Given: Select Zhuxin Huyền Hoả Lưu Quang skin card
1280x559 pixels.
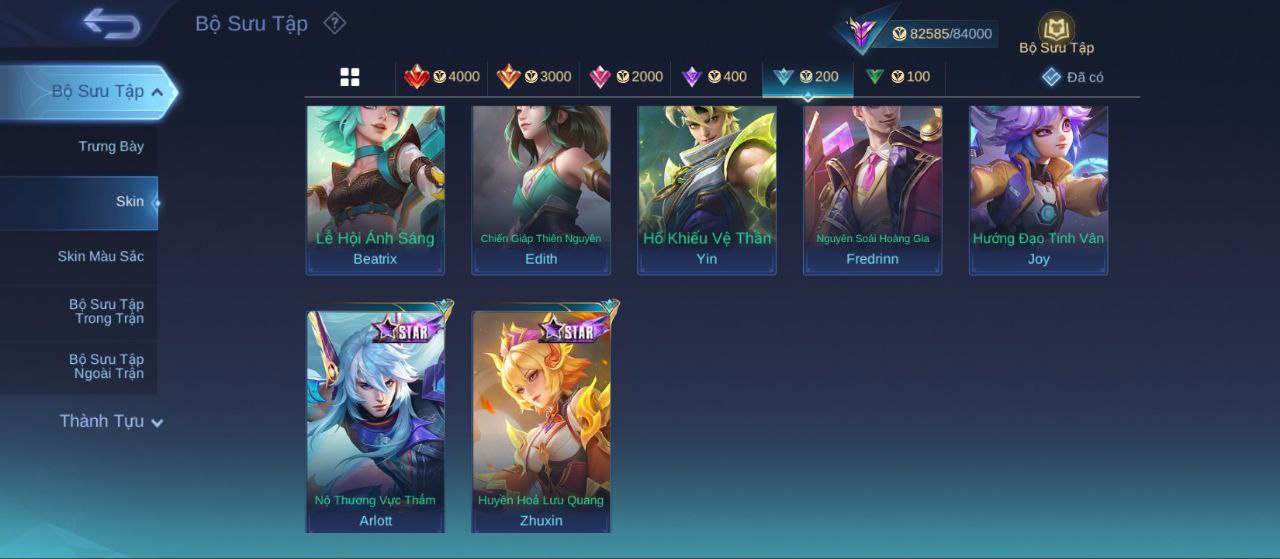Looking at the screenshot, I should [541, 420].
